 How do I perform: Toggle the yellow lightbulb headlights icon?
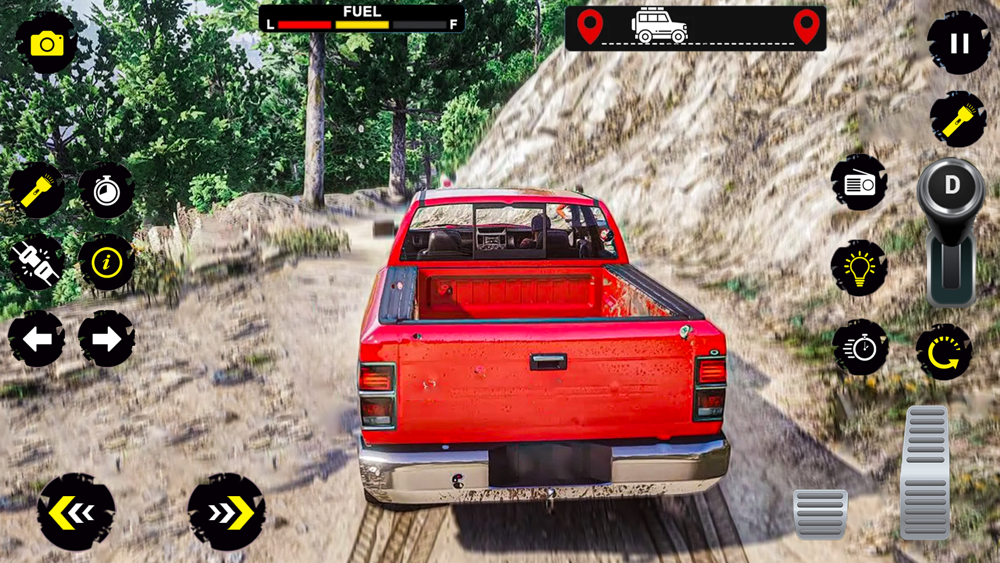pos(859,267)
